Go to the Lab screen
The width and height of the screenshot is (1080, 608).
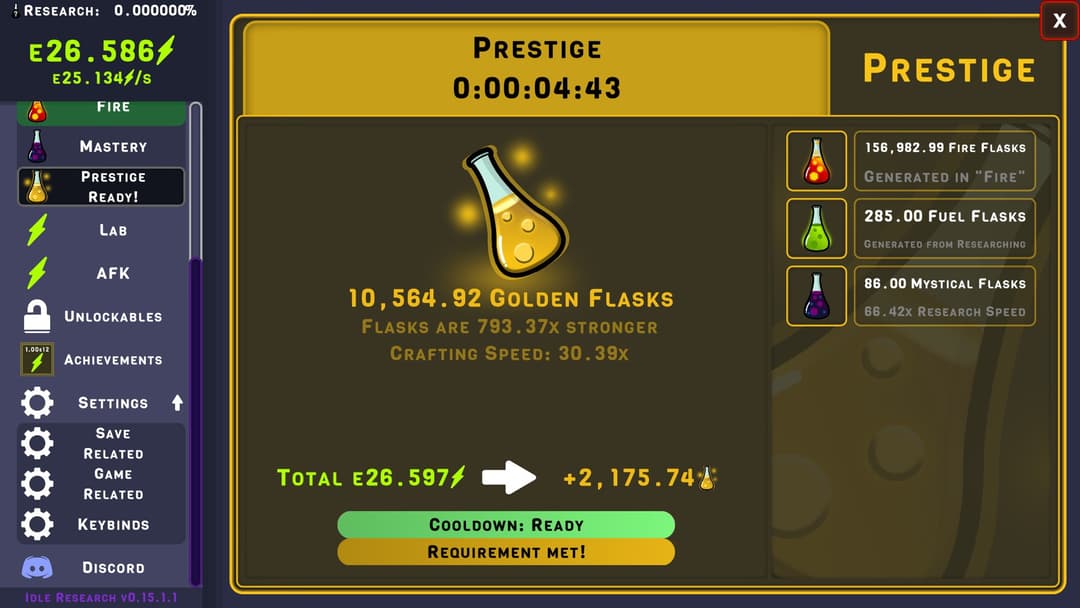pos(101,230)
